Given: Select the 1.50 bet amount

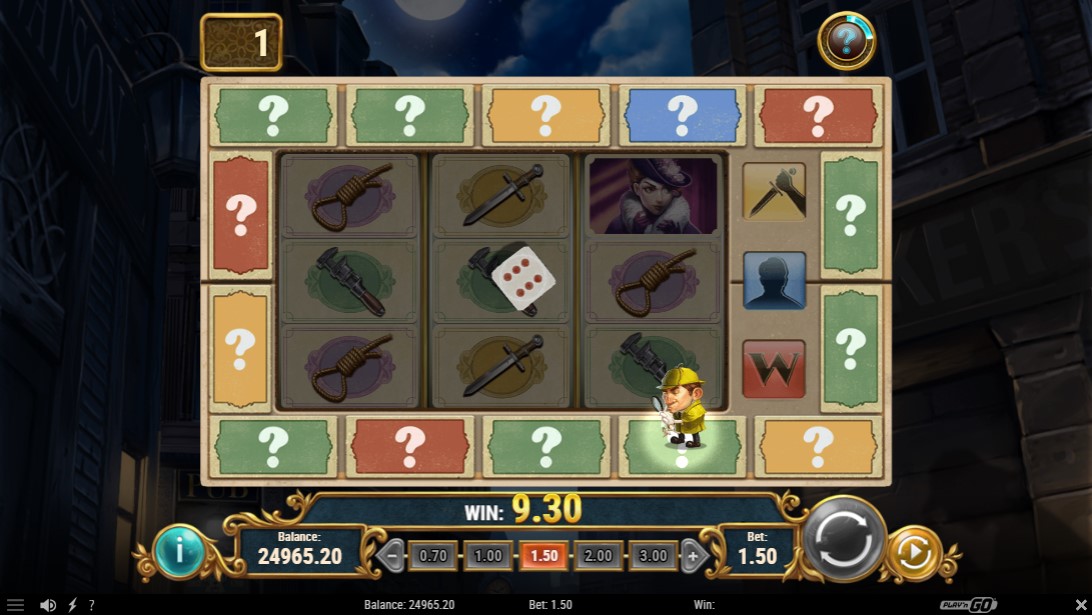Looking at the screenshot, I should 543,555.
